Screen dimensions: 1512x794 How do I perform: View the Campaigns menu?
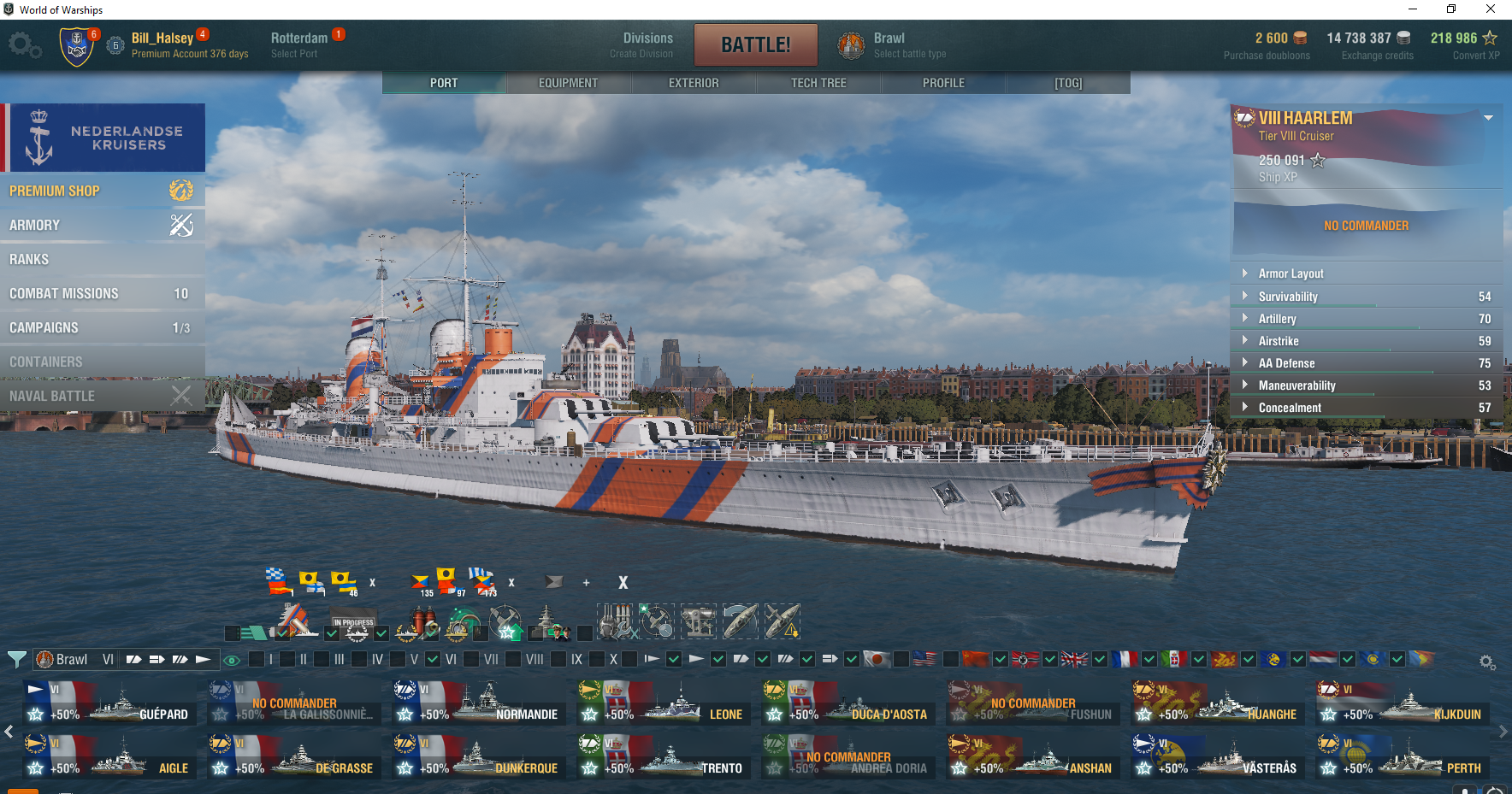pyautogui.click(x=101, y=327)
